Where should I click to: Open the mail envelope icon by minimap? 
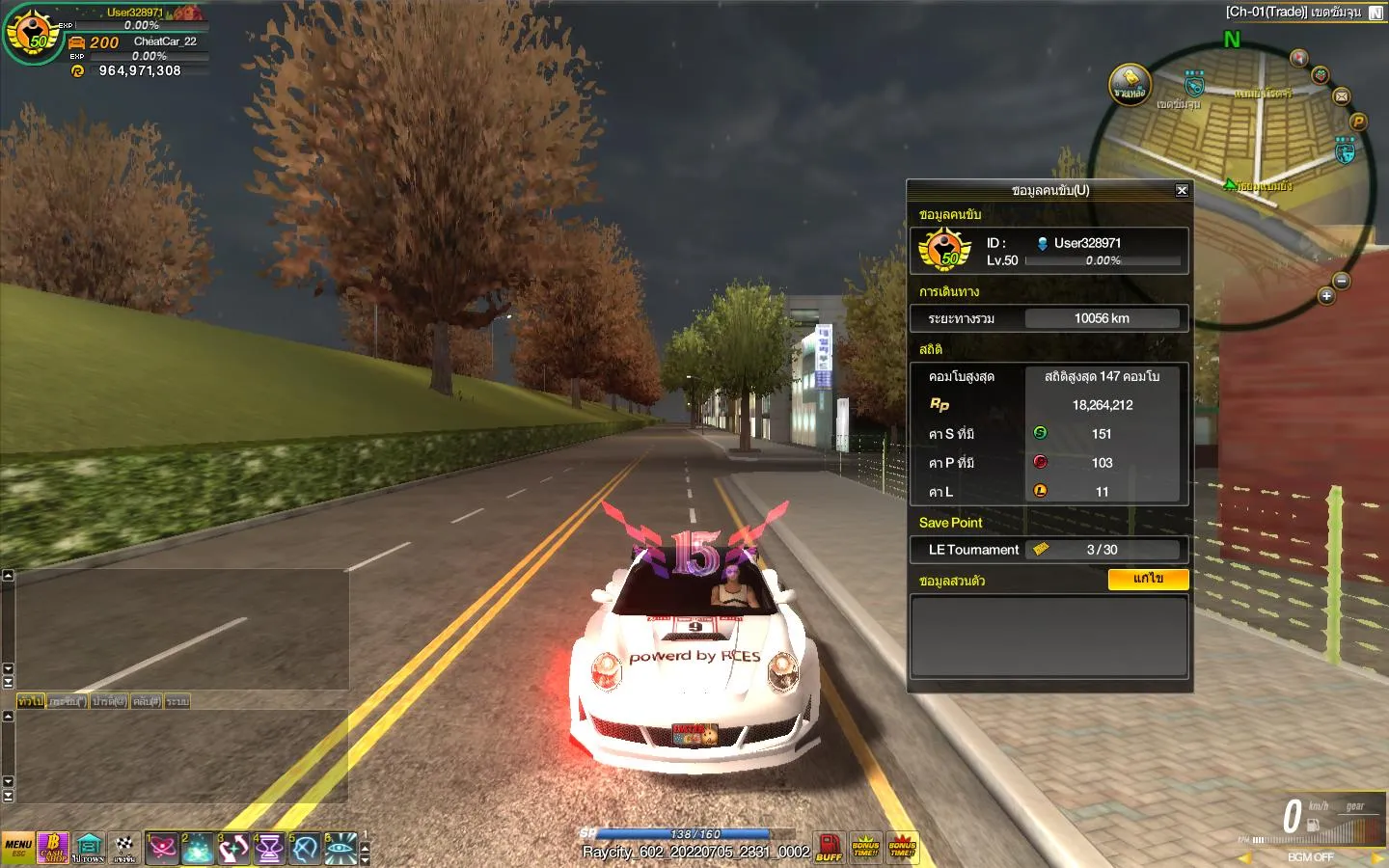[x=1342, y=96]
